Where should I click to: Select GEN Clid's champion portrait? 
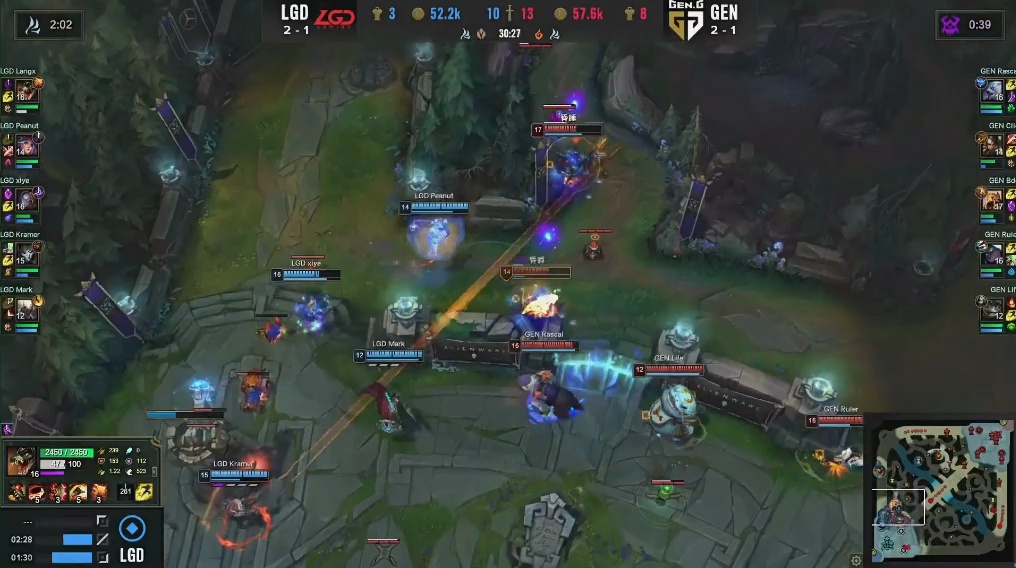[x=991, y=146]
